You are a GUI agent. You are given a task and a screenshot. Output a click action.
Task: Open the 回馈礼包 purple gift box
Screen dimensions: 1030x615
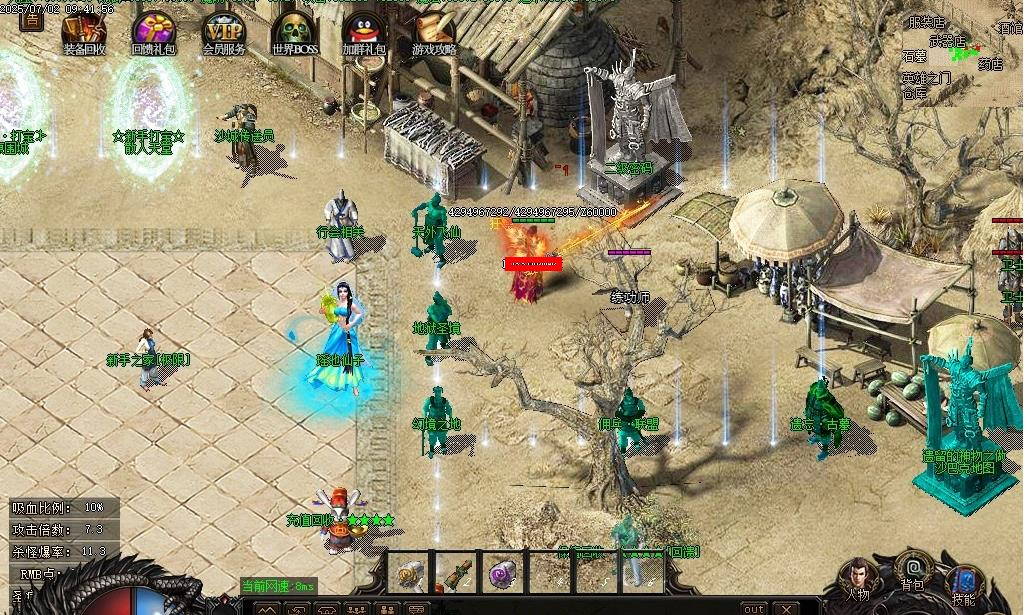(x=154, y=31)
